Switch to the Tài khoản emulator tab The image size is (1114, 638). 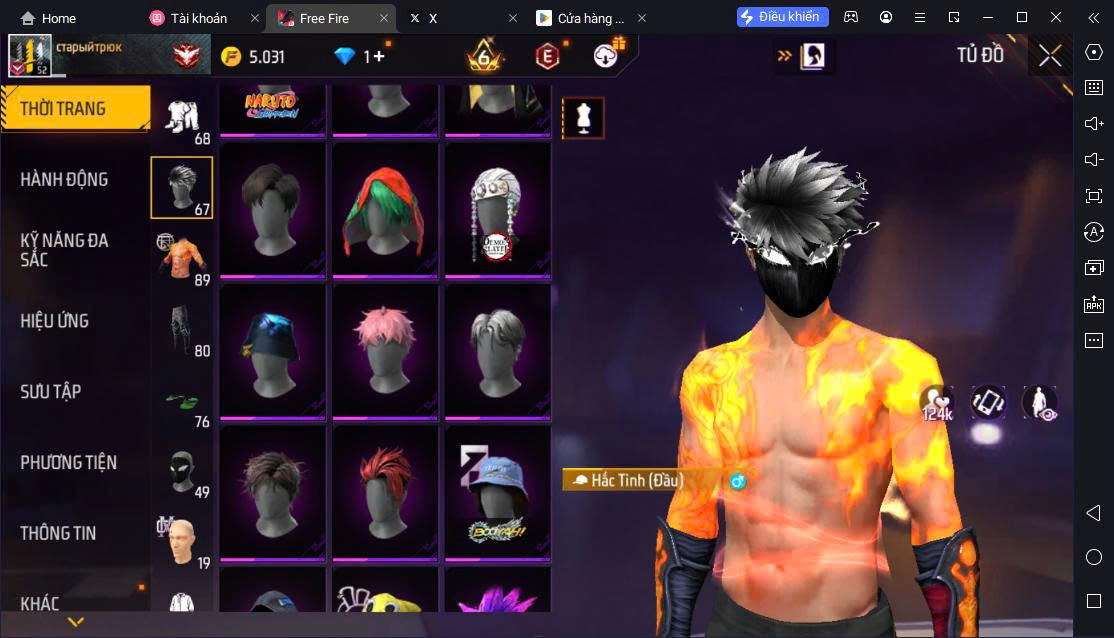coord(198,18)
